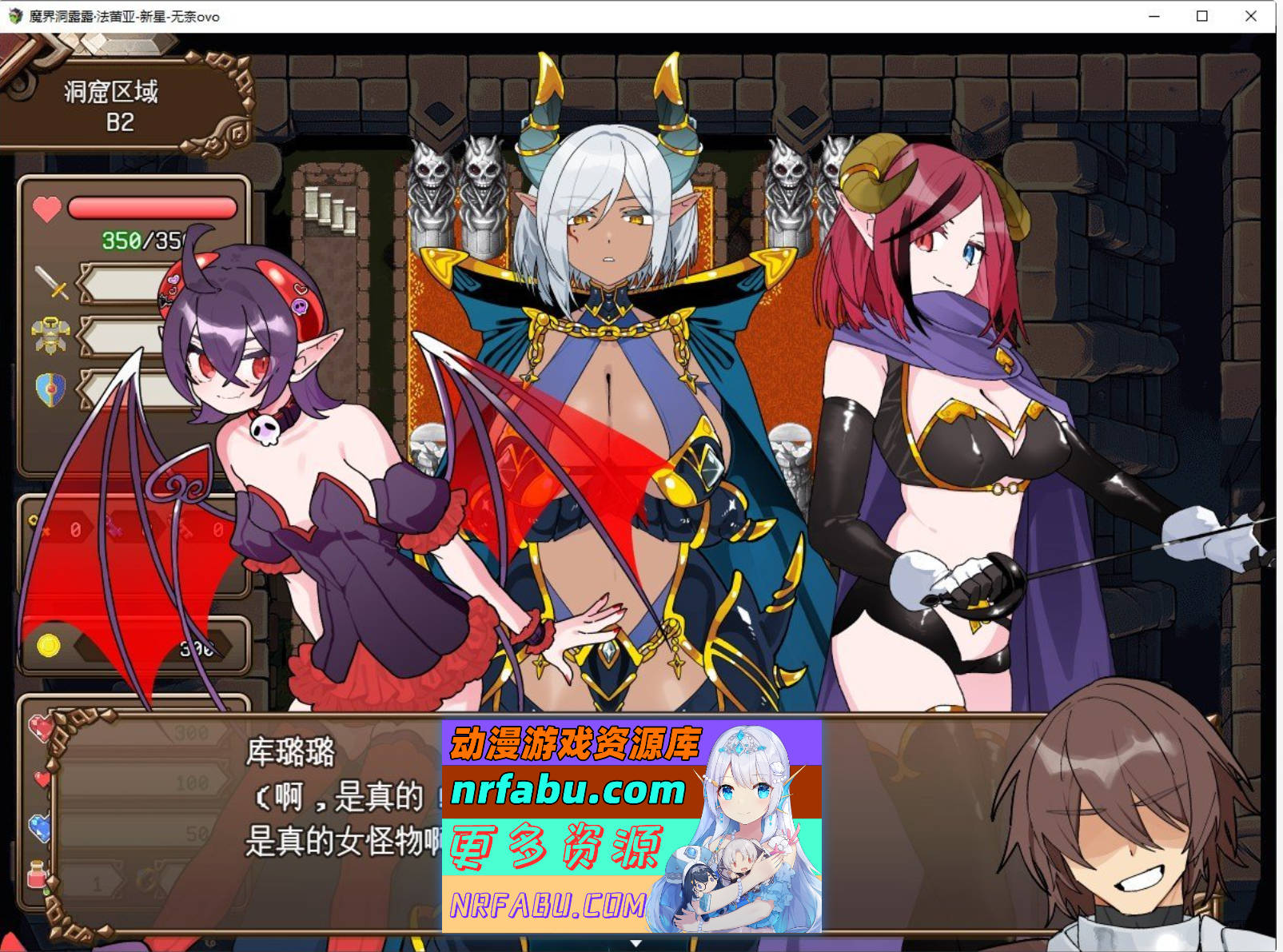Click the blue shield equipment icon
1283x952 pixels.
(48, 388)
